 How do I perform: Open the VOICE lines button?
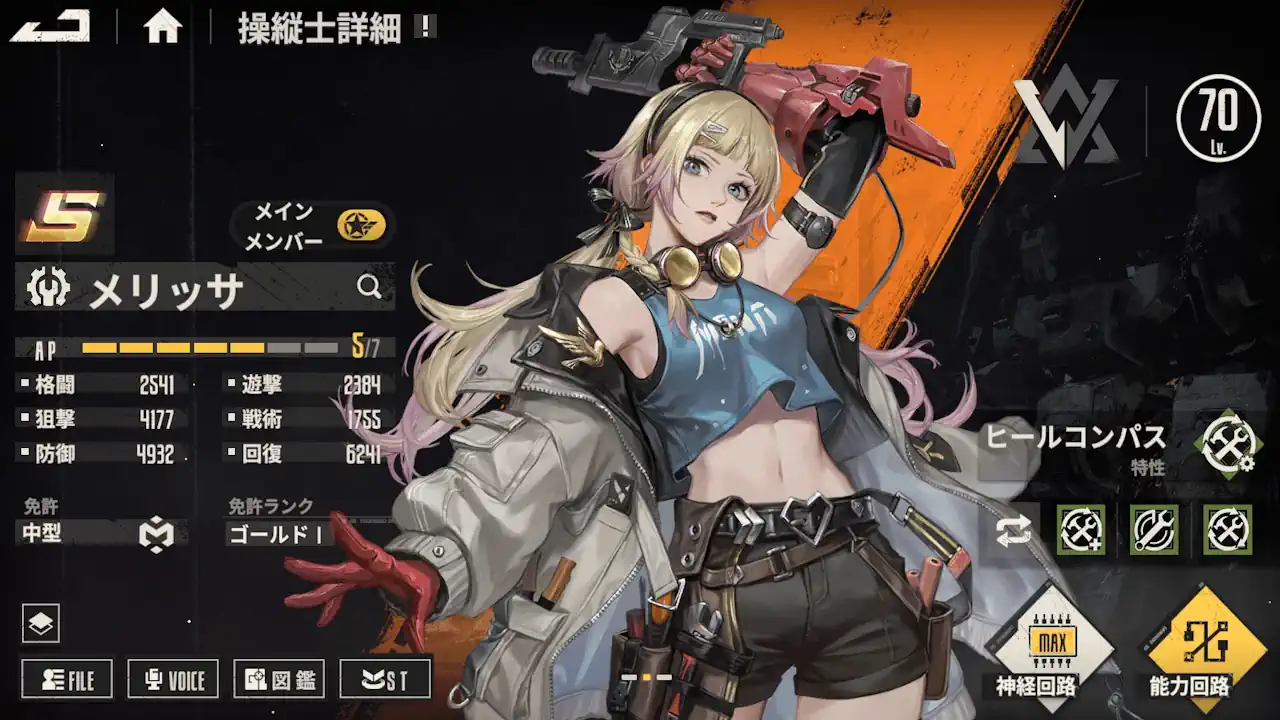click(x=173, y=680)
